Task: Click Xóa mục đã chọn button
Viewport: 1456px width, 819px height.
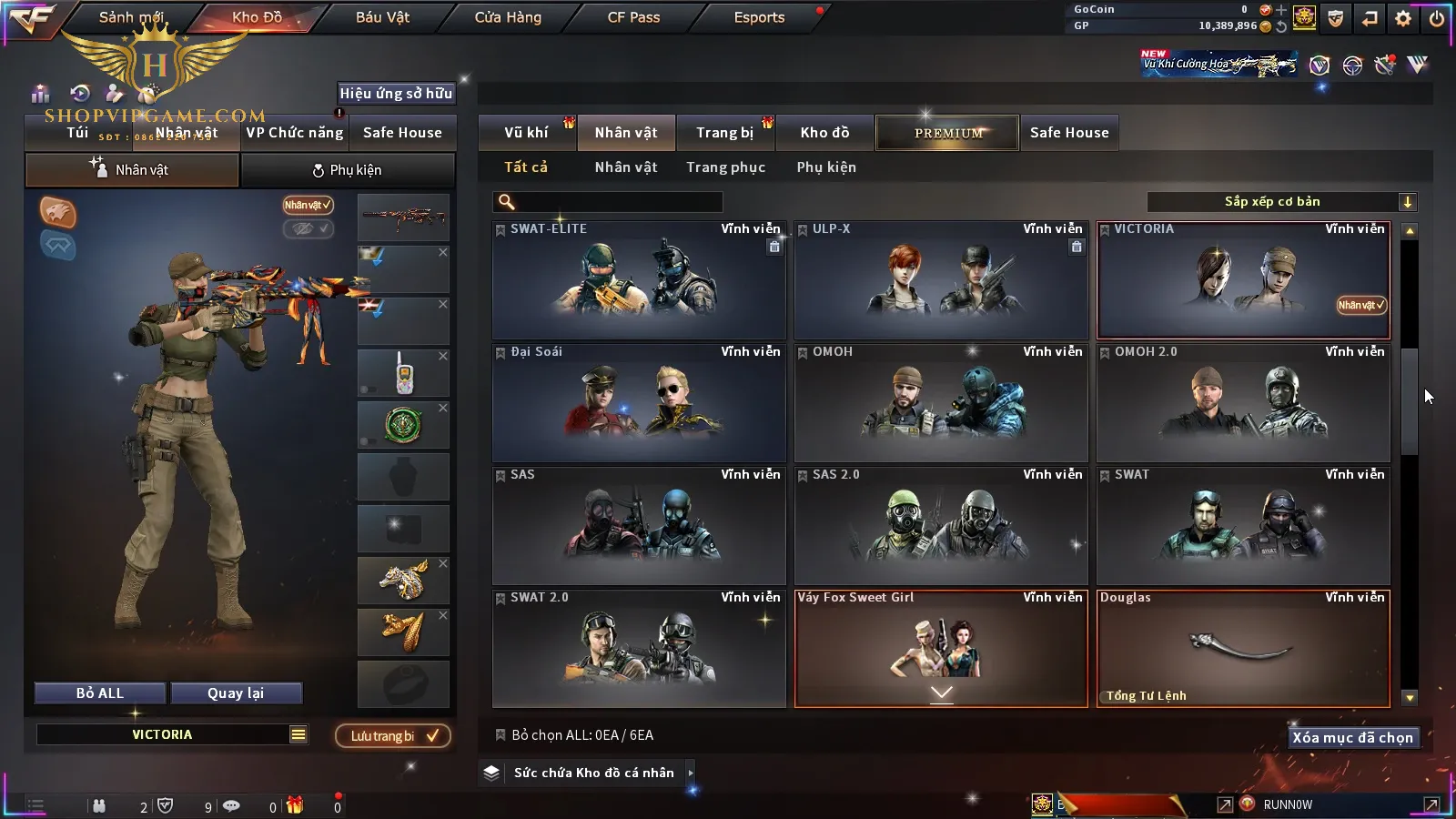Action: tap(1352, 737)
